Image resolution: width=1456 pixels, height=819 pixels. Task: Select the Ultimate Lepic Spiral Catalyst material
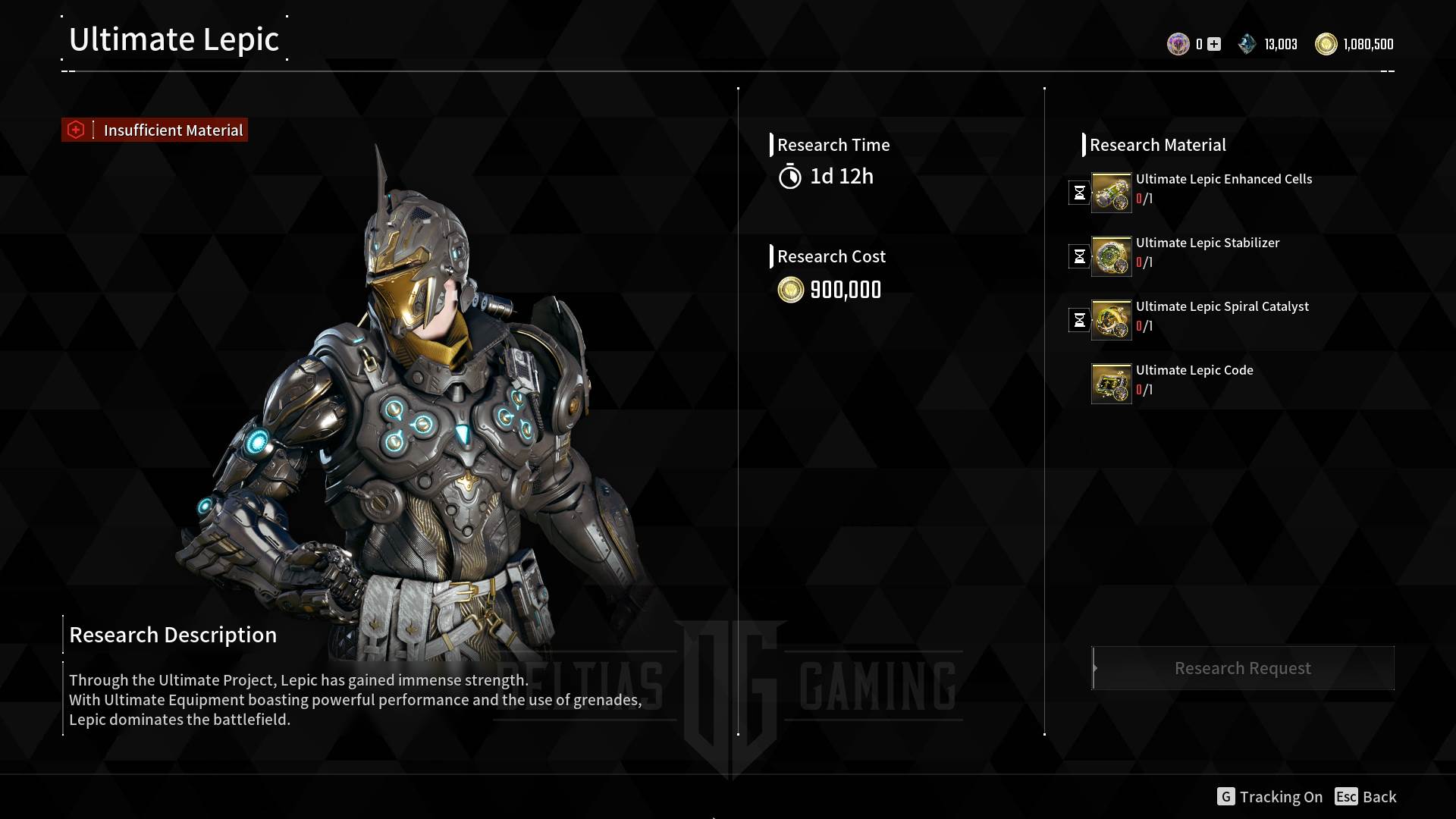click(x=1111, y=320)
